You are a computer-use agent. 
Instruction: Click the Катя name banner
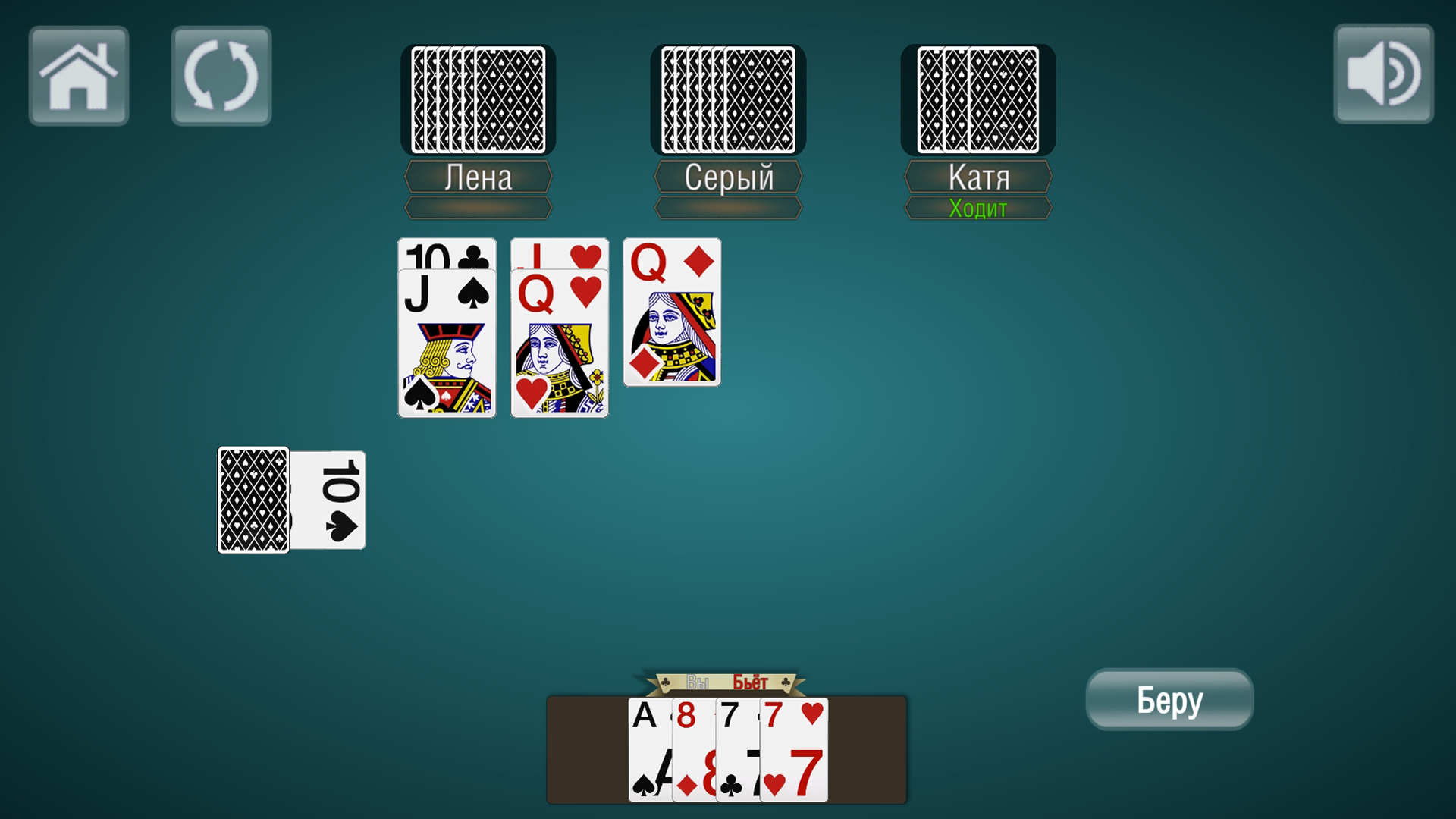(x=978, y=177)
